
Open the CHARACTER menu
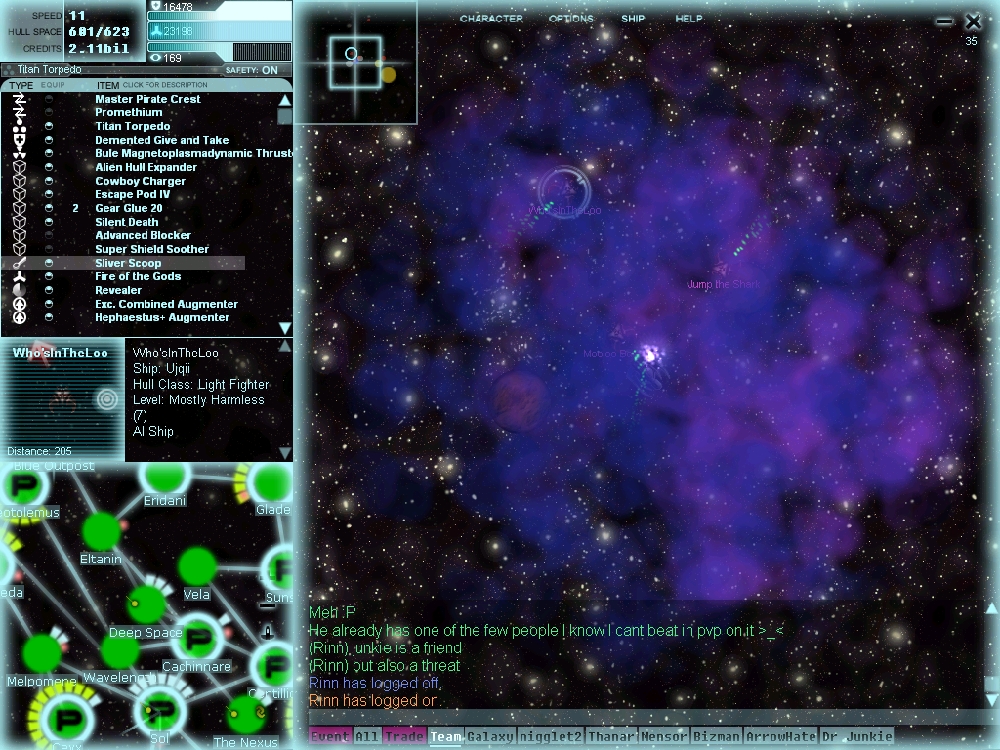point(491,19)
